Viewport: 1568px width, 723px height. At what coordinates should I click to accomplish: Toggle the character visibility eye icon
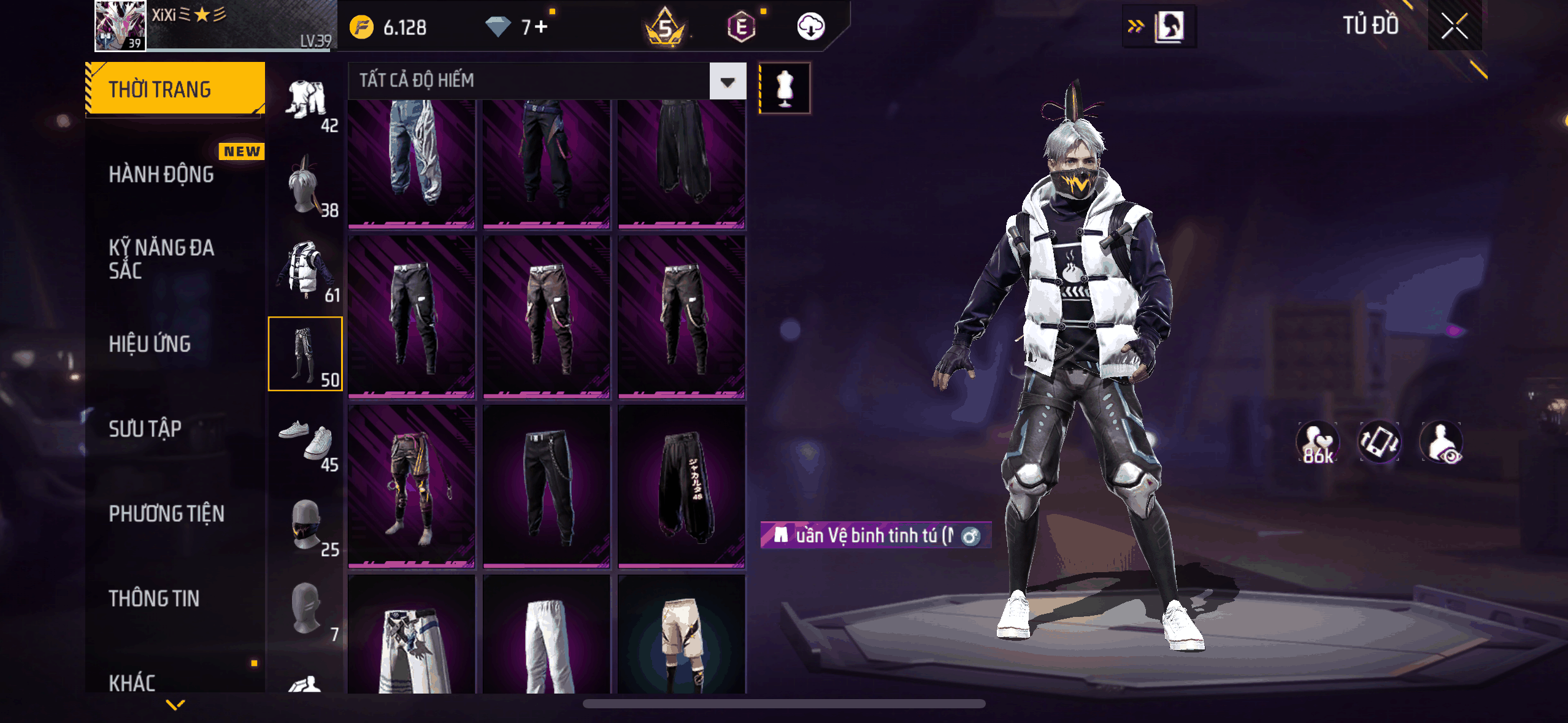1442,442
